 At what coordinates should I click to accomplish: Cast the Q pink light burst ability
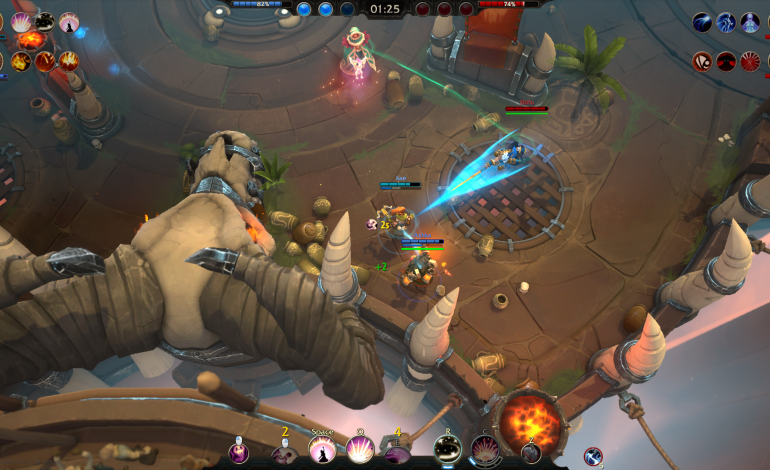click(359, 451)
